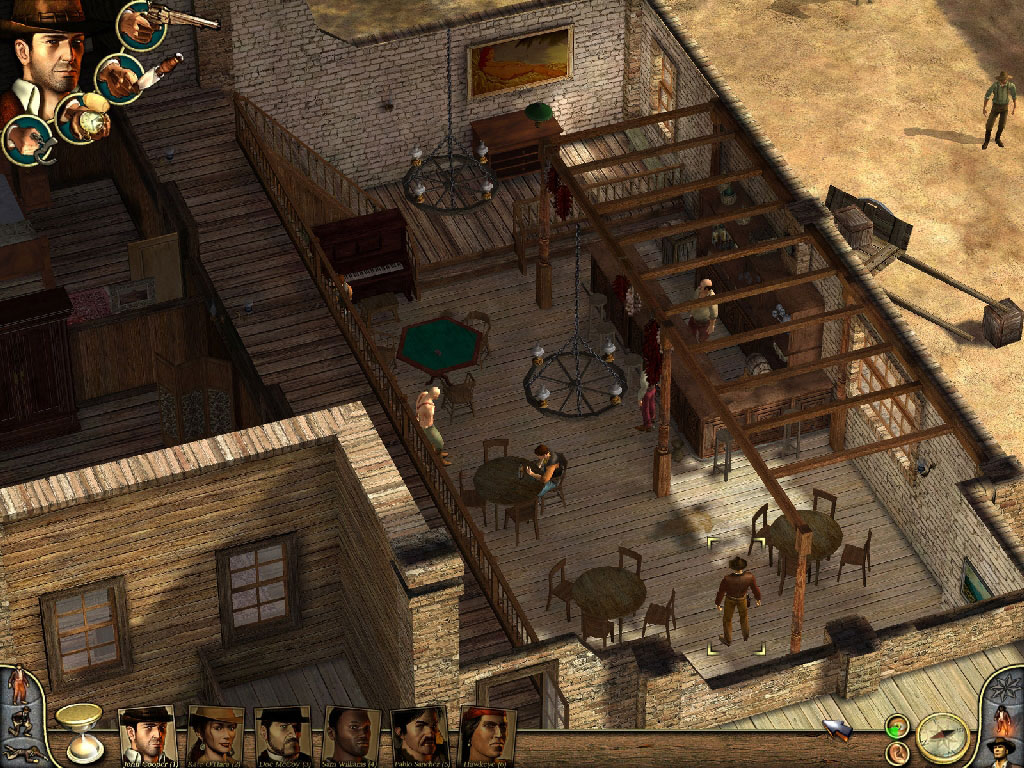Toggle the ear listening icon
This screenshot has height=768, width=1024.
point(896,751)
